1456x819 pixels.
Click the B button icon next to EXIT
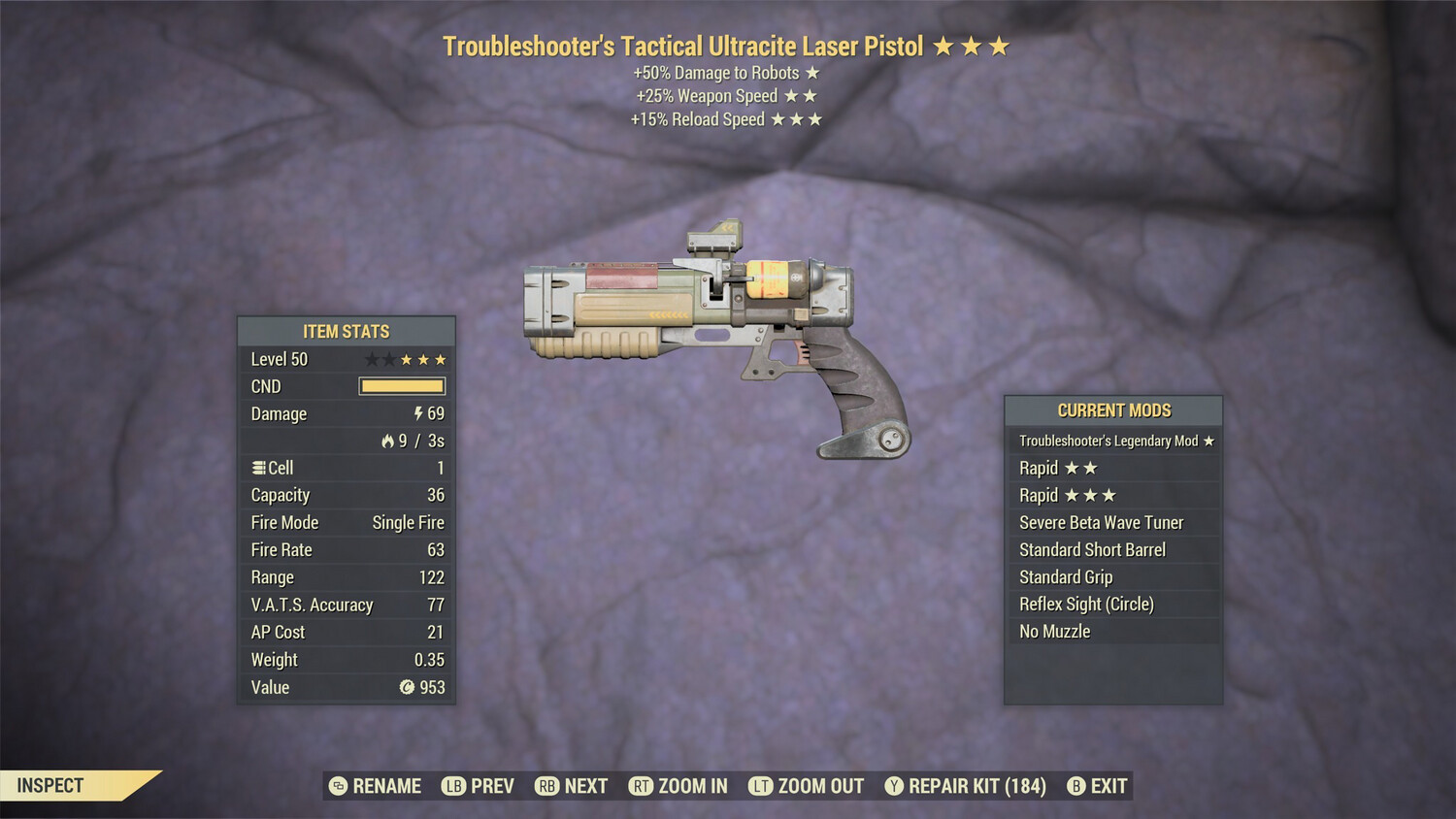point(1075,786)
